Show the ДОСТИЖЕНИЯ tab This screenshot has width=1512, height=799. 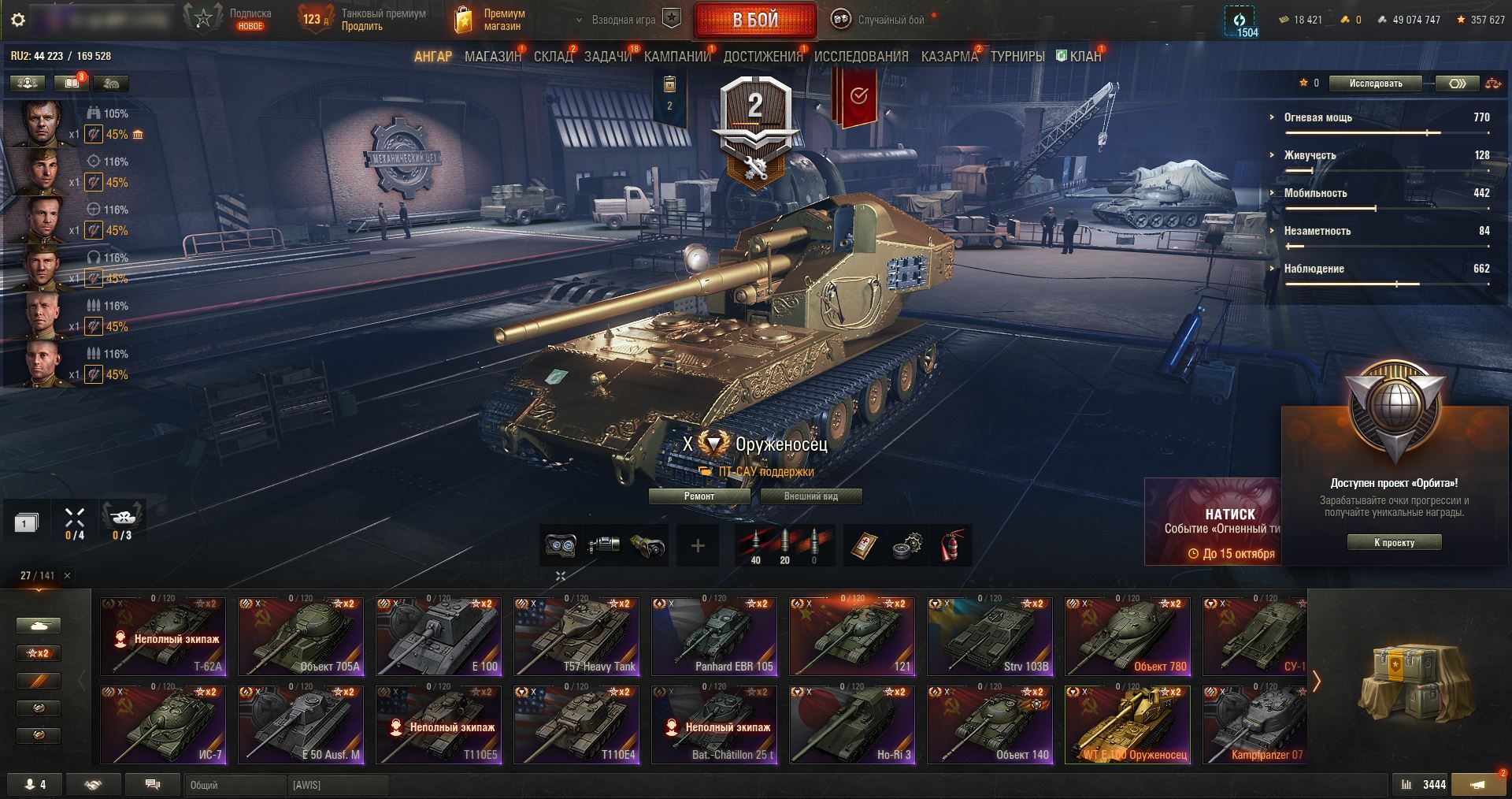pos(762,57)
